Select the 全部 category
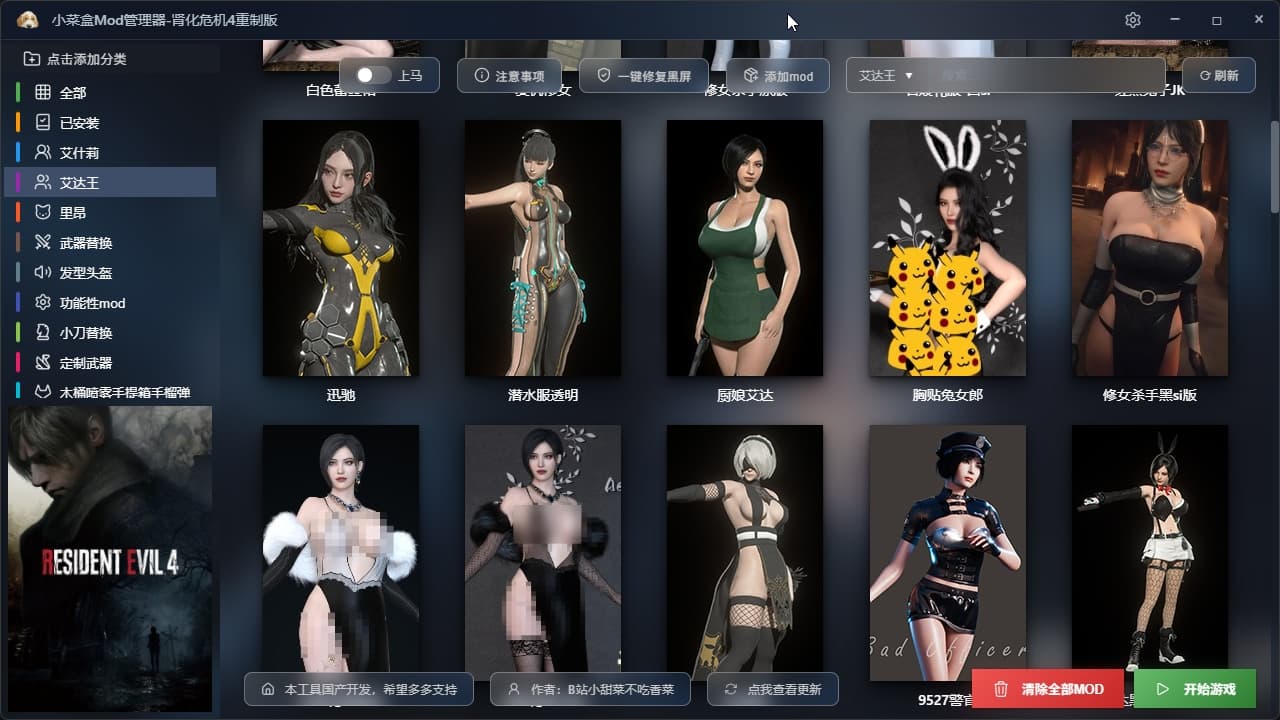The height and width of the screenshot is (720, 1280). pos(73,92)
